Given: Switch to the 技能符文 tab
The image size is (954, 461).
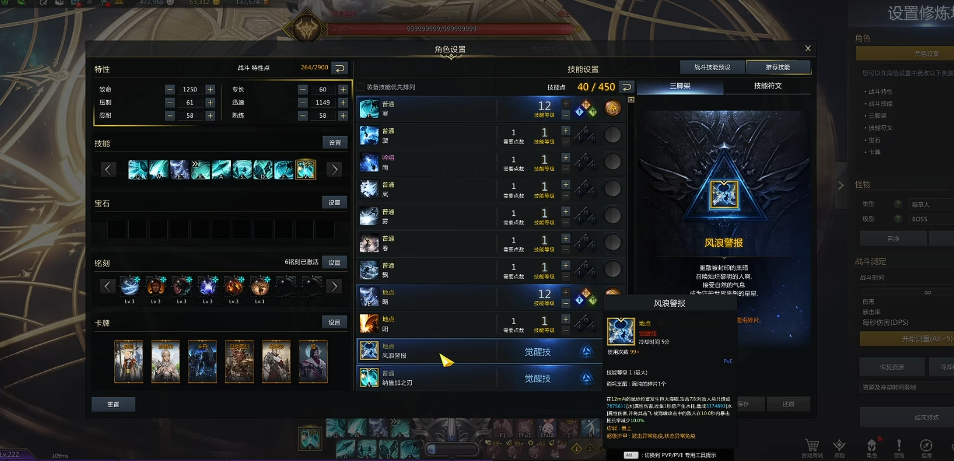Looking at the screenshot, I should [766, 86].
